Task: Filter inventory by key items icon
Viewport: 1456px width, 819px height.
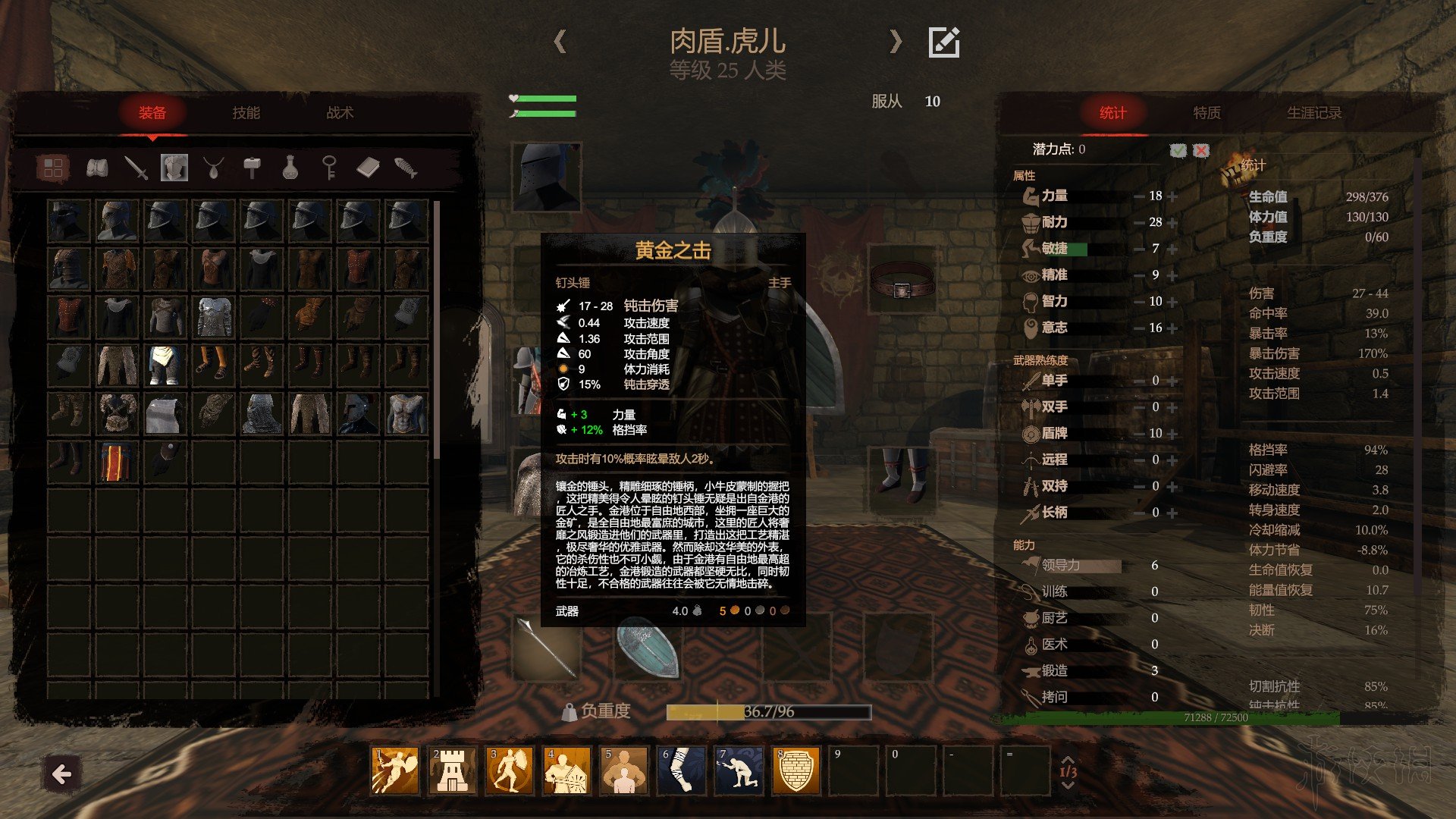Action: (x=328, y=168)
